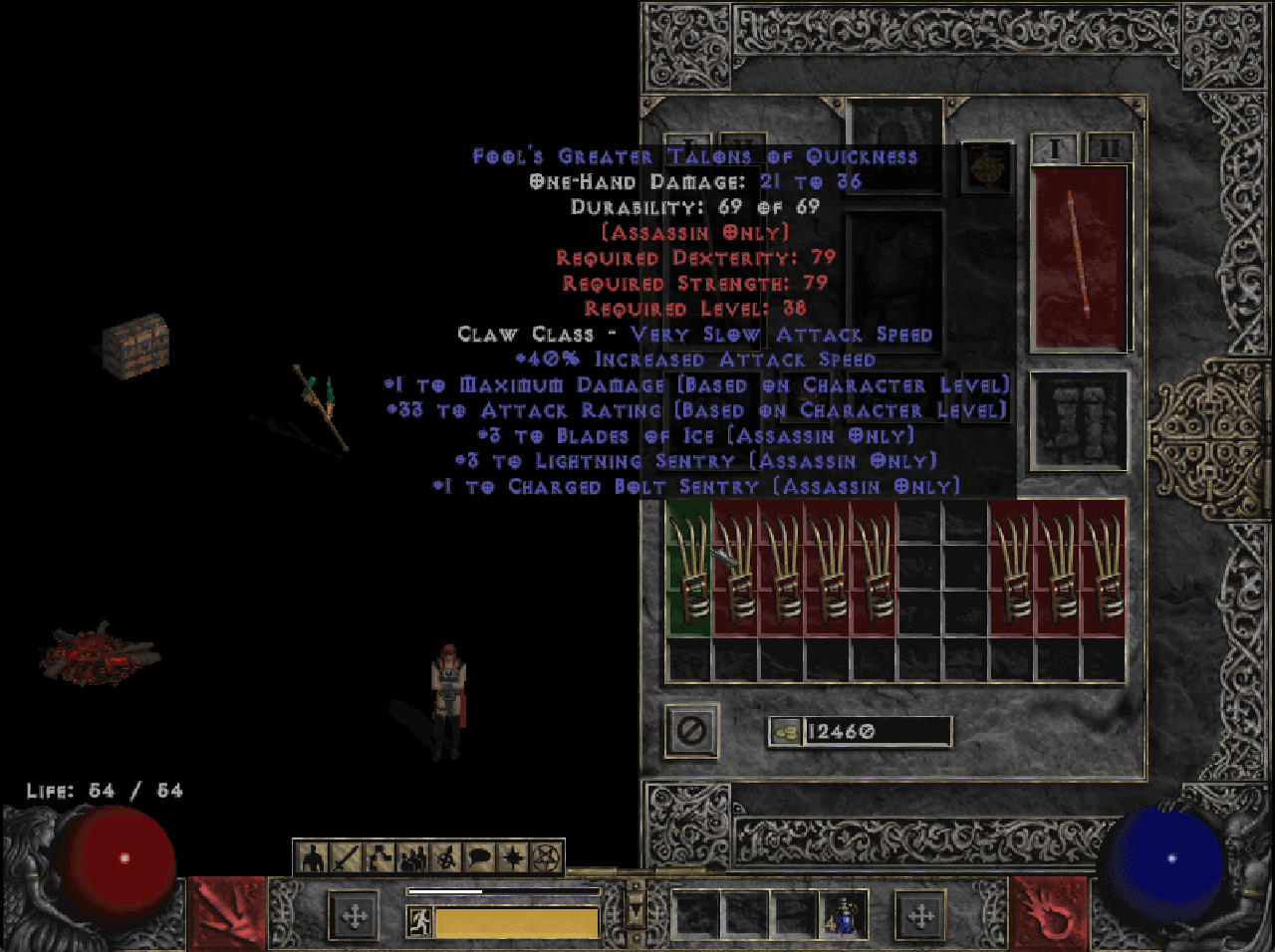Click the empty boots equipment slot
1275x952 pixels.
(x=1079, y=419)
